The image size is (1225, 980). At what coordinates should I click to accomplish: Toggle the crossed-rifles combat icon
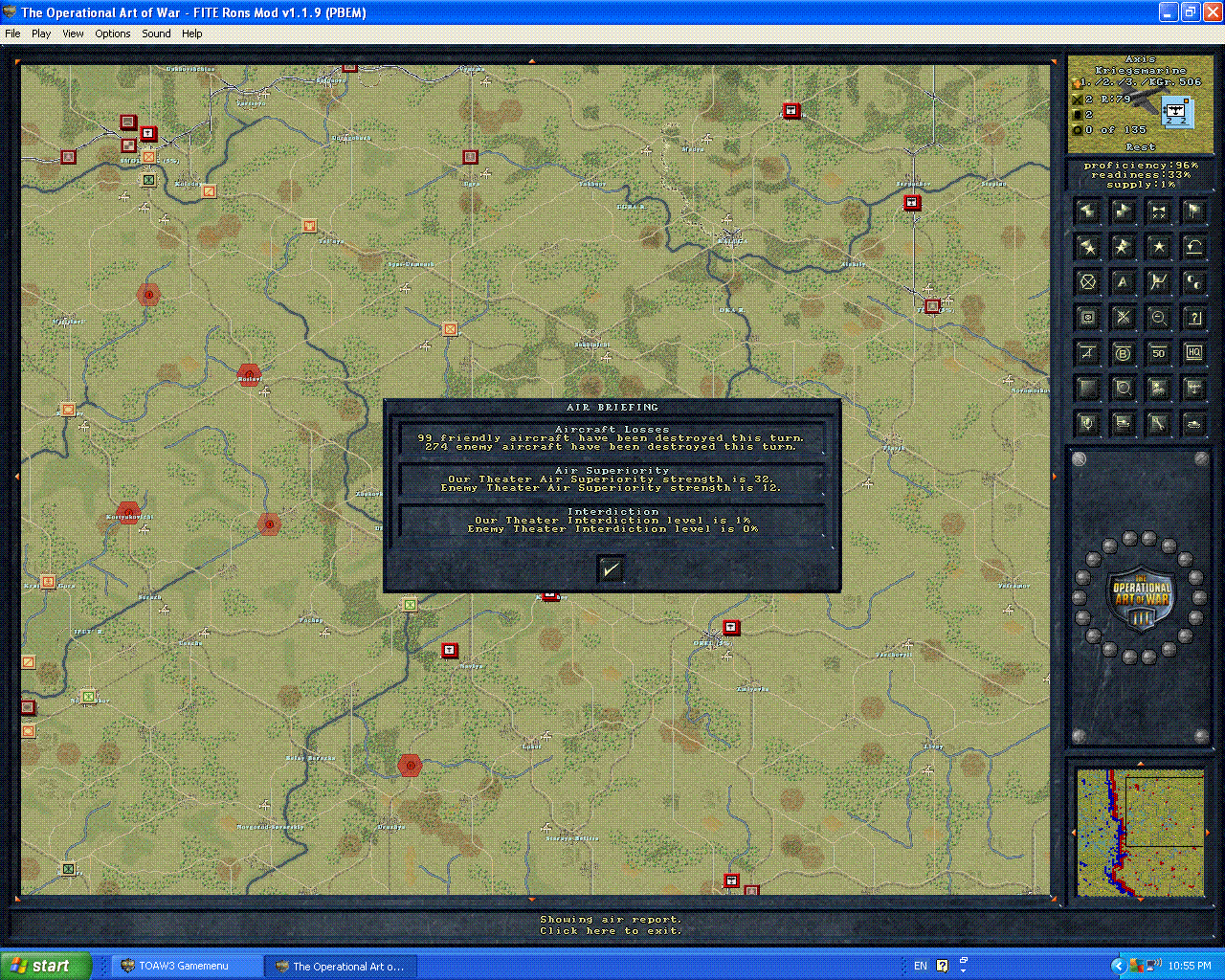pyautogui.click(x=1123, y=317)
